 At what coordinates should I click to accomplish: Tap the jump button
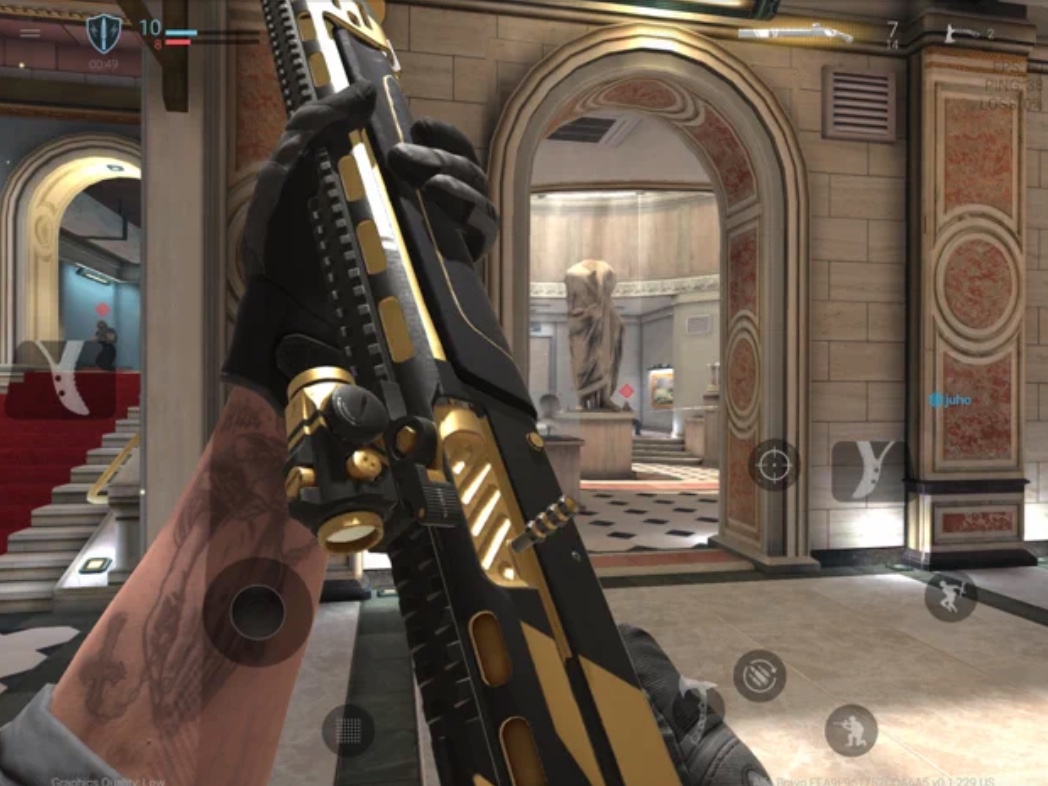pyautogui.click(x=950, y=596)
